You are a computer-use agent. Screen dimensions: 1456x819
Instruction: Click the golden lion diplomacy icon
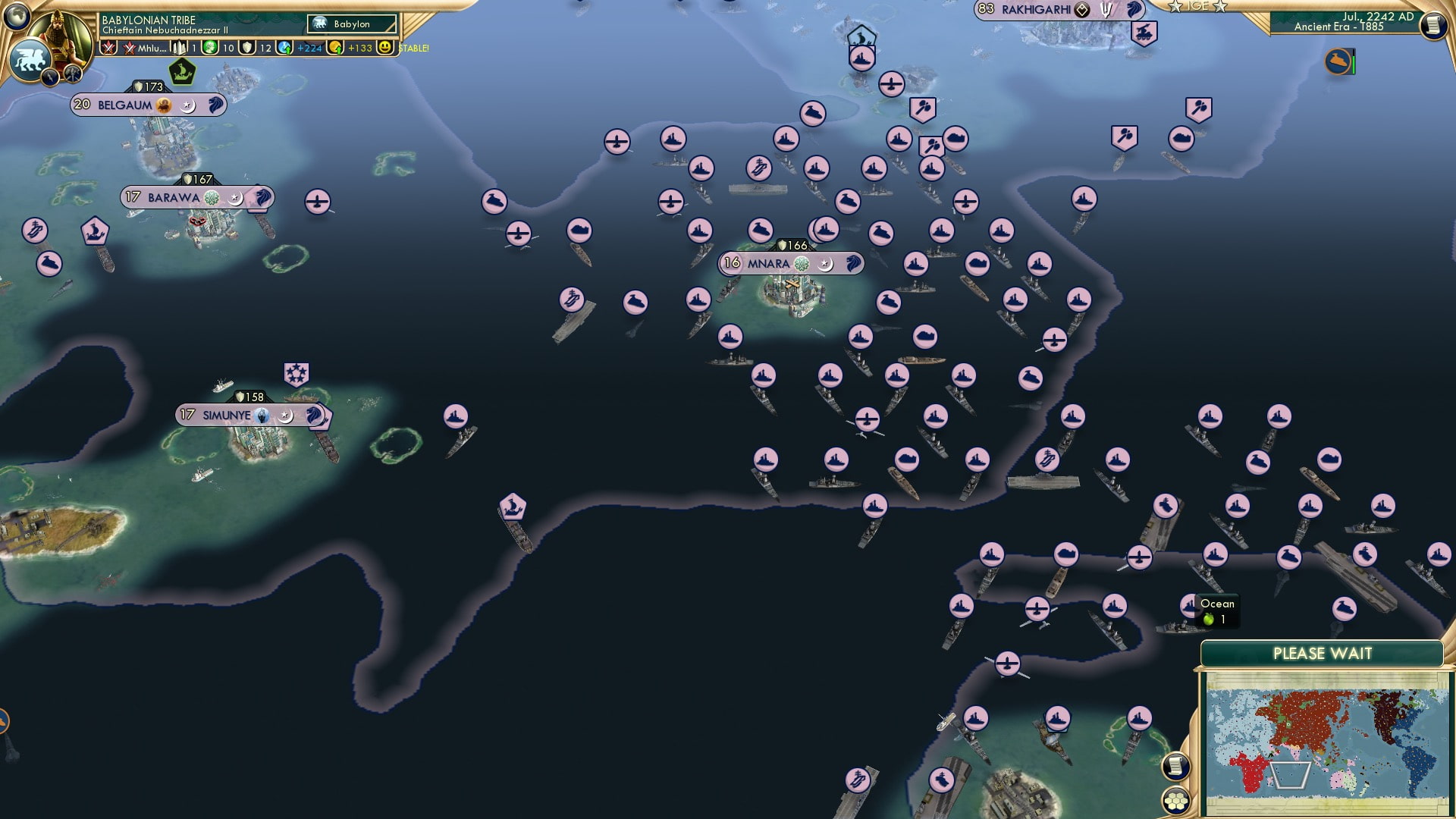(29, 58)
